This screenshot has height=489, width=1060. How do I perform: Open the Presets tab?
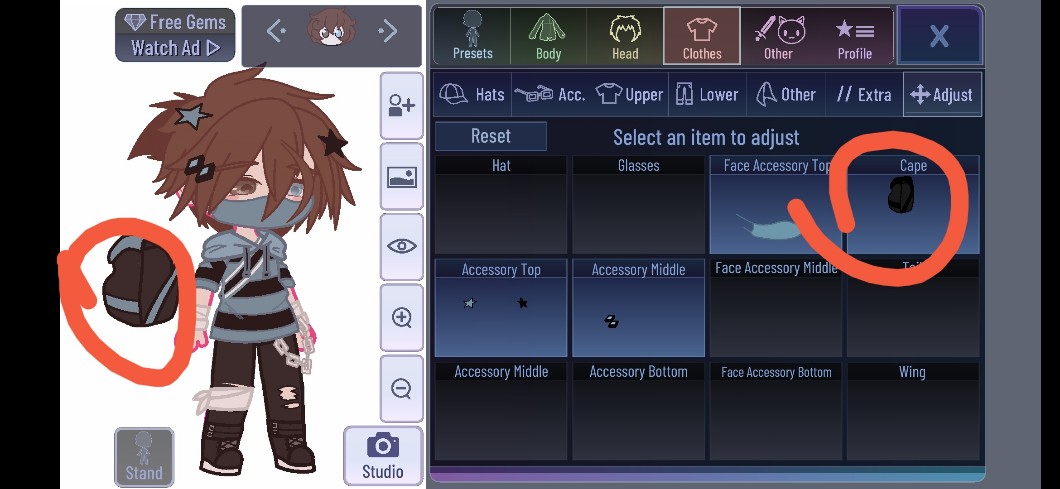[472, 36]
